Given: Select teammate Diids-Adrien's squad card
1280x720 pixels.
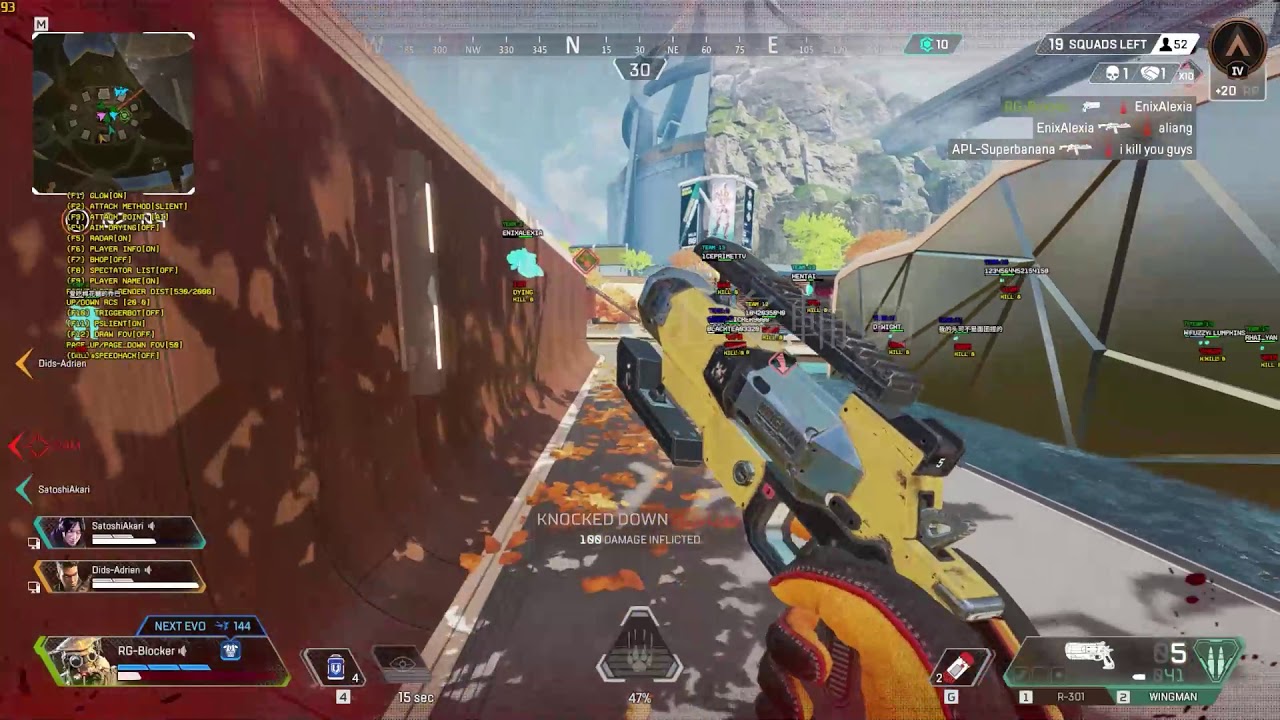Looking at the screenshot, I should click(x=120, y=576).
